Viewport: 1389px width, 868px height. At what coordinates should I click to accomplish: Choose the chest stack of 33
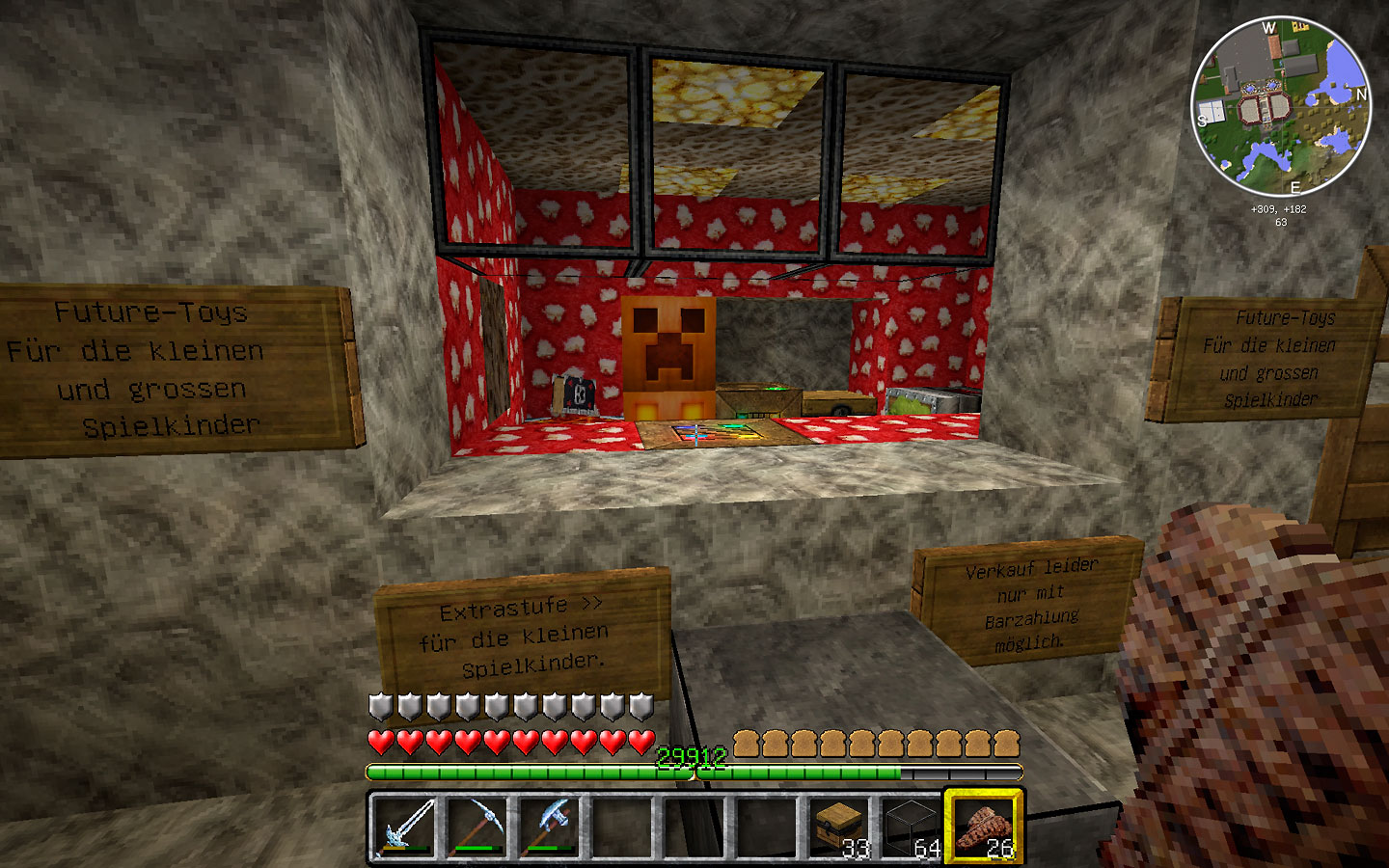click(x=838, y=827)
